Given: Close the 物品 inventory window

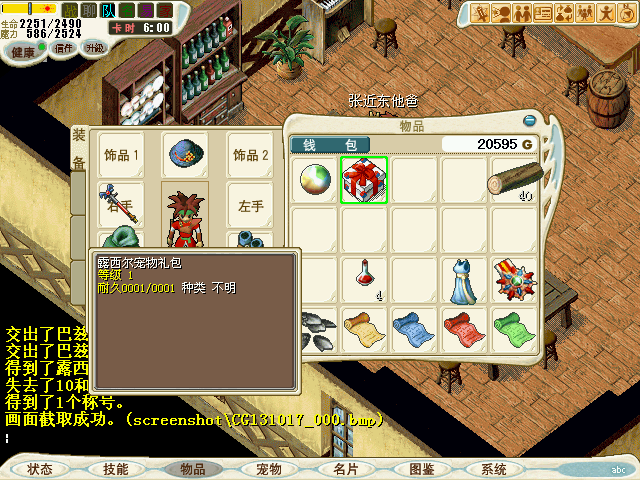Looking at the screenshot, I should (x=529, y=121).
